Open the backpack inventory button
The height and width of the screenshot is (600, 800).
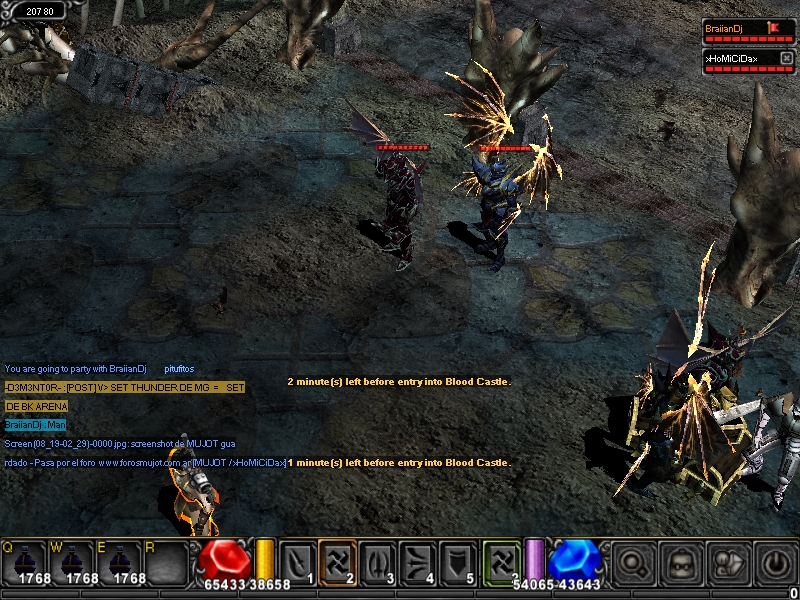point(682,563)
